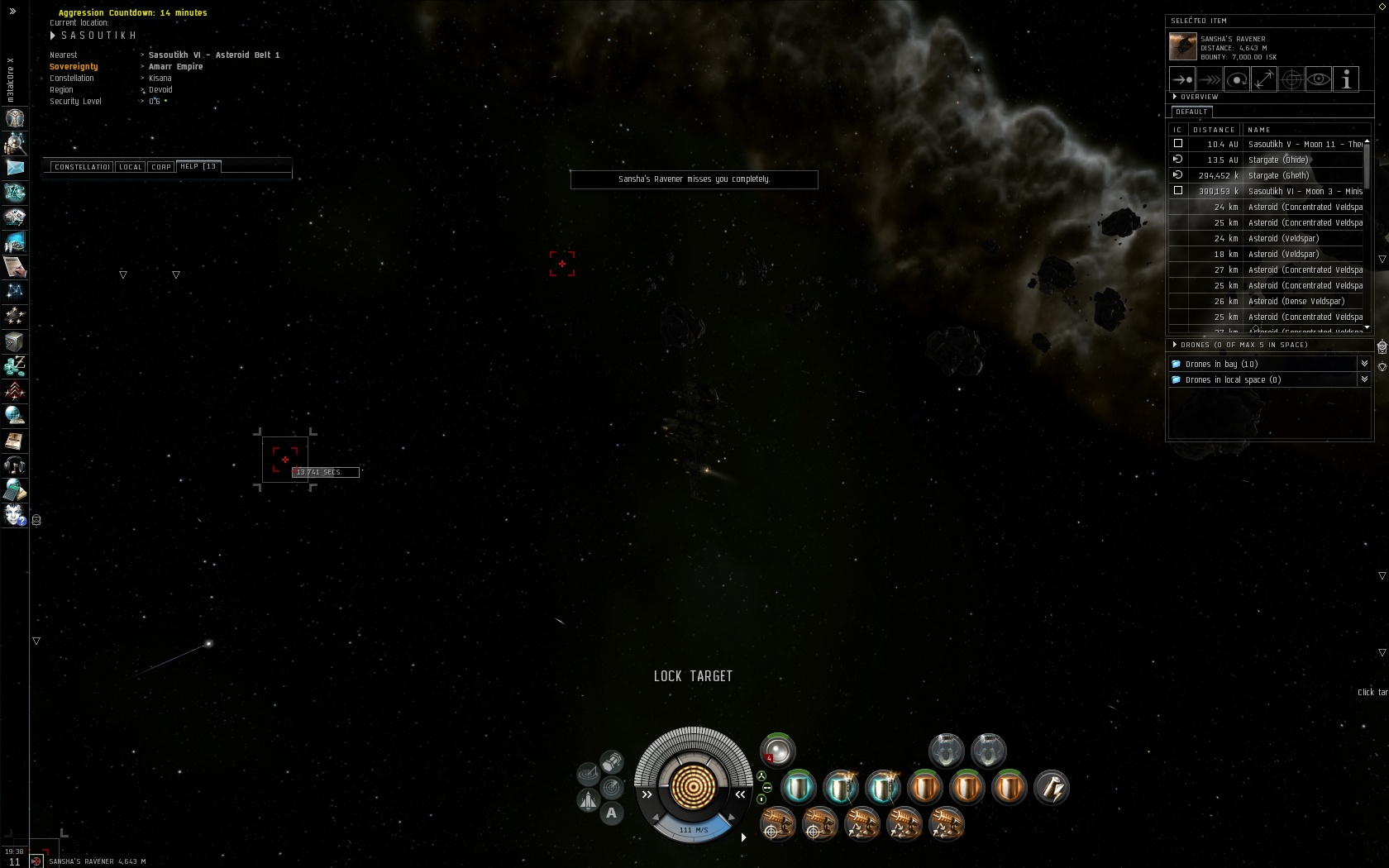Show info for Sansha's Ravener
The height and width of the screenshot is (868, 1389).
coord(1346,79)
